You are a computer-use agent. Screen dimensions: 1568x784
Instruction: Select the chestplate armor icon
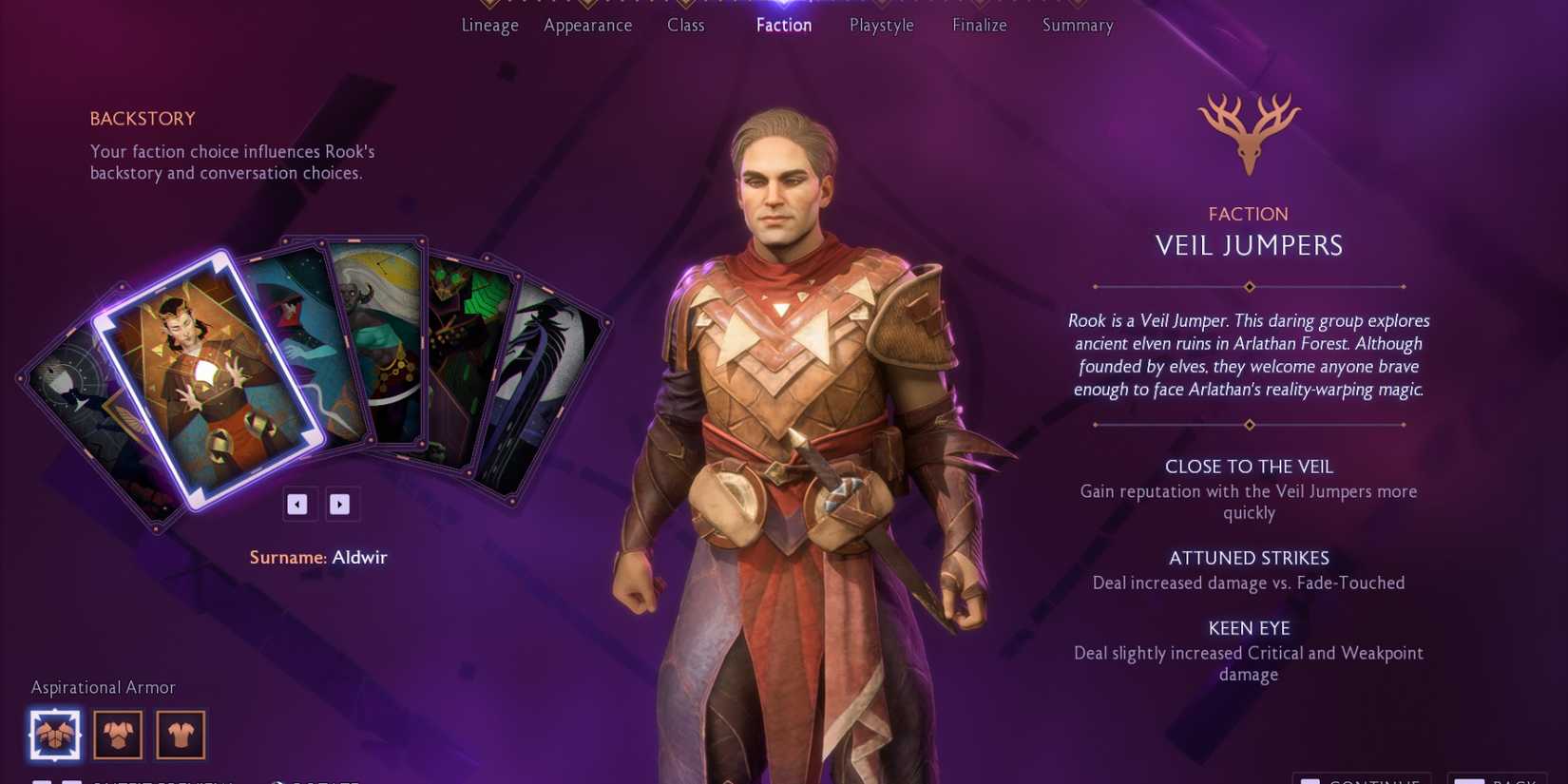coord(117,734)
